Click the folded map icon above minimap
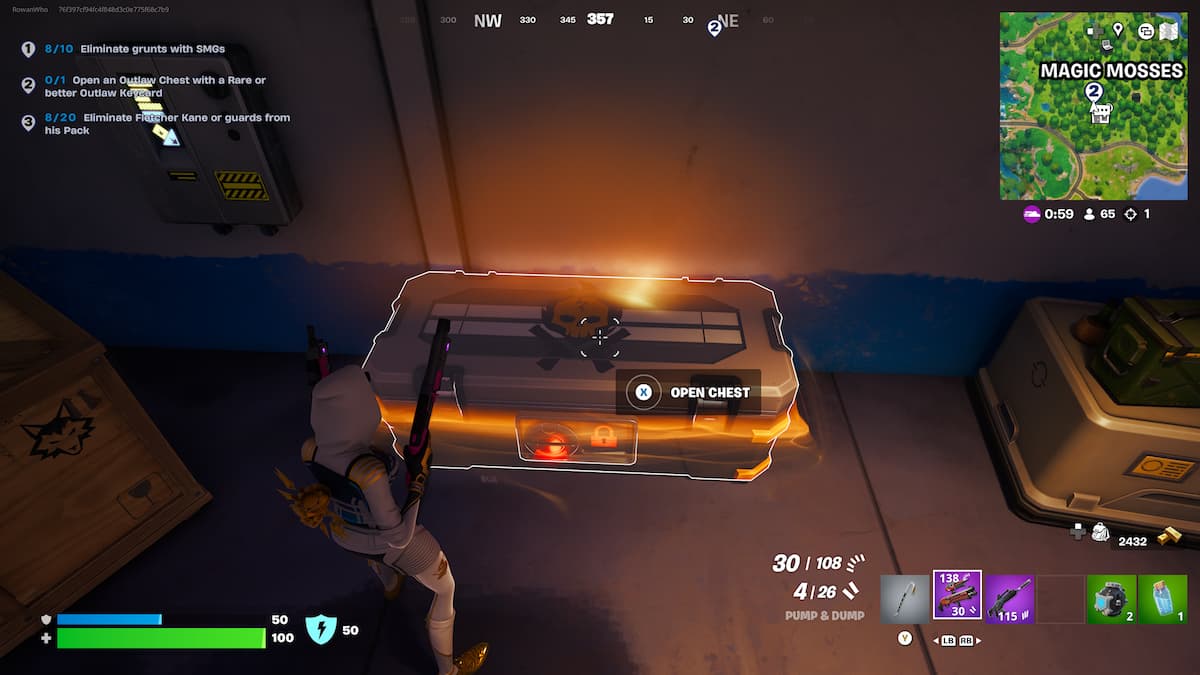 point(1166,30)
